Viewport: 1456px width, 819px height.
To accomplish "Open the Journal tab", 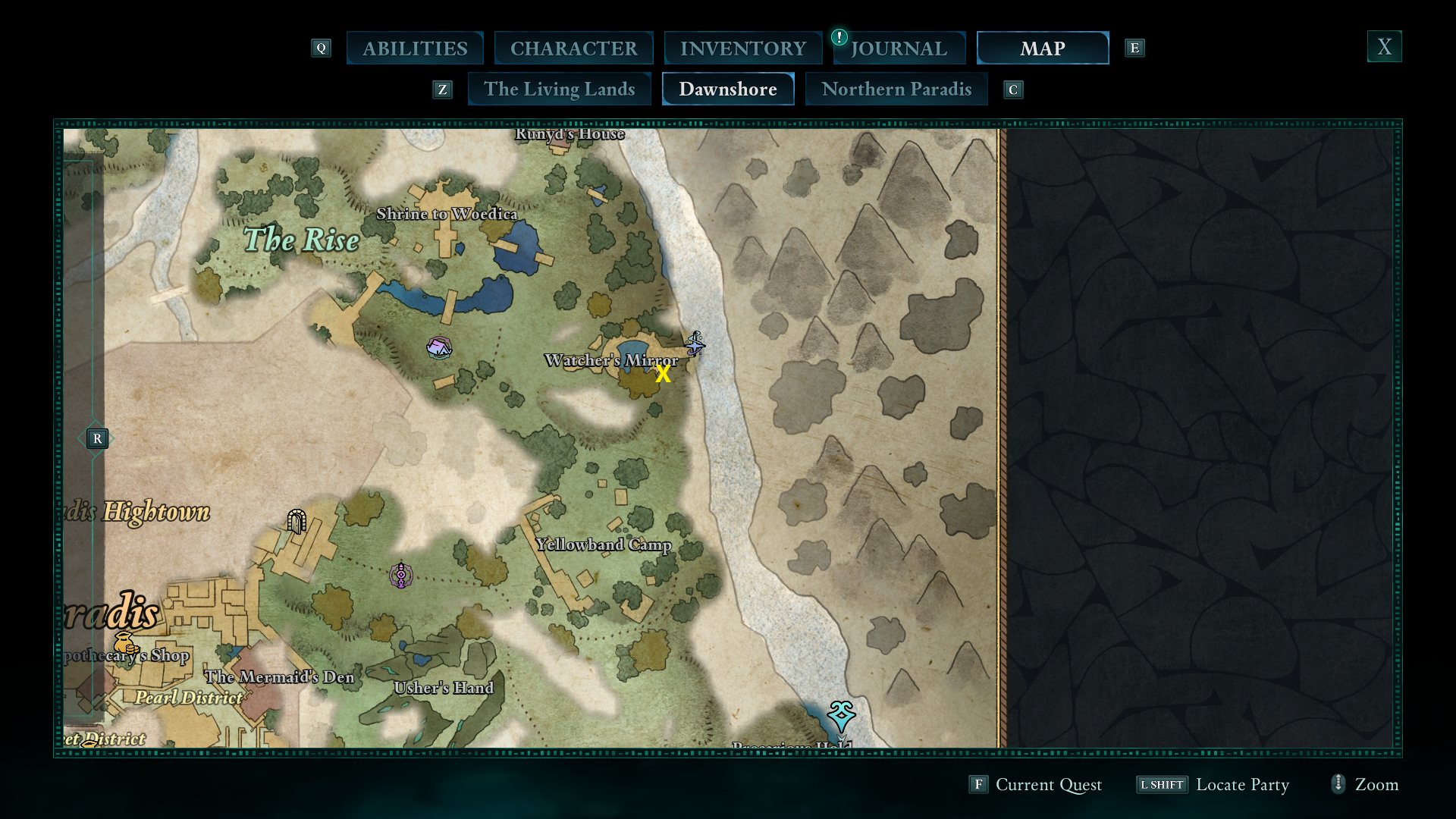I will (x=899, y=48).
